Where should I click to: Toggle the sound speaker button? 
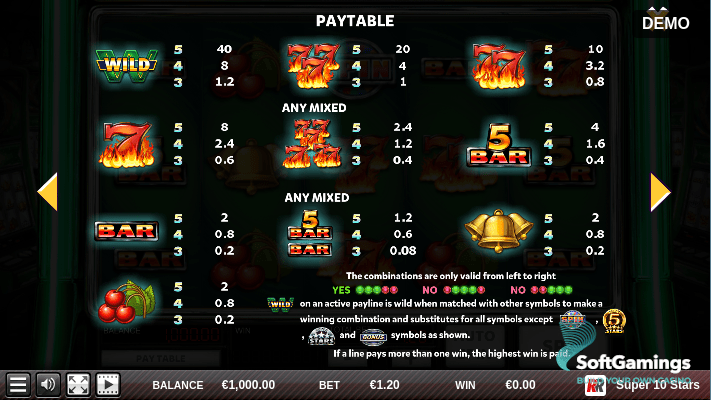pos(47,384)
